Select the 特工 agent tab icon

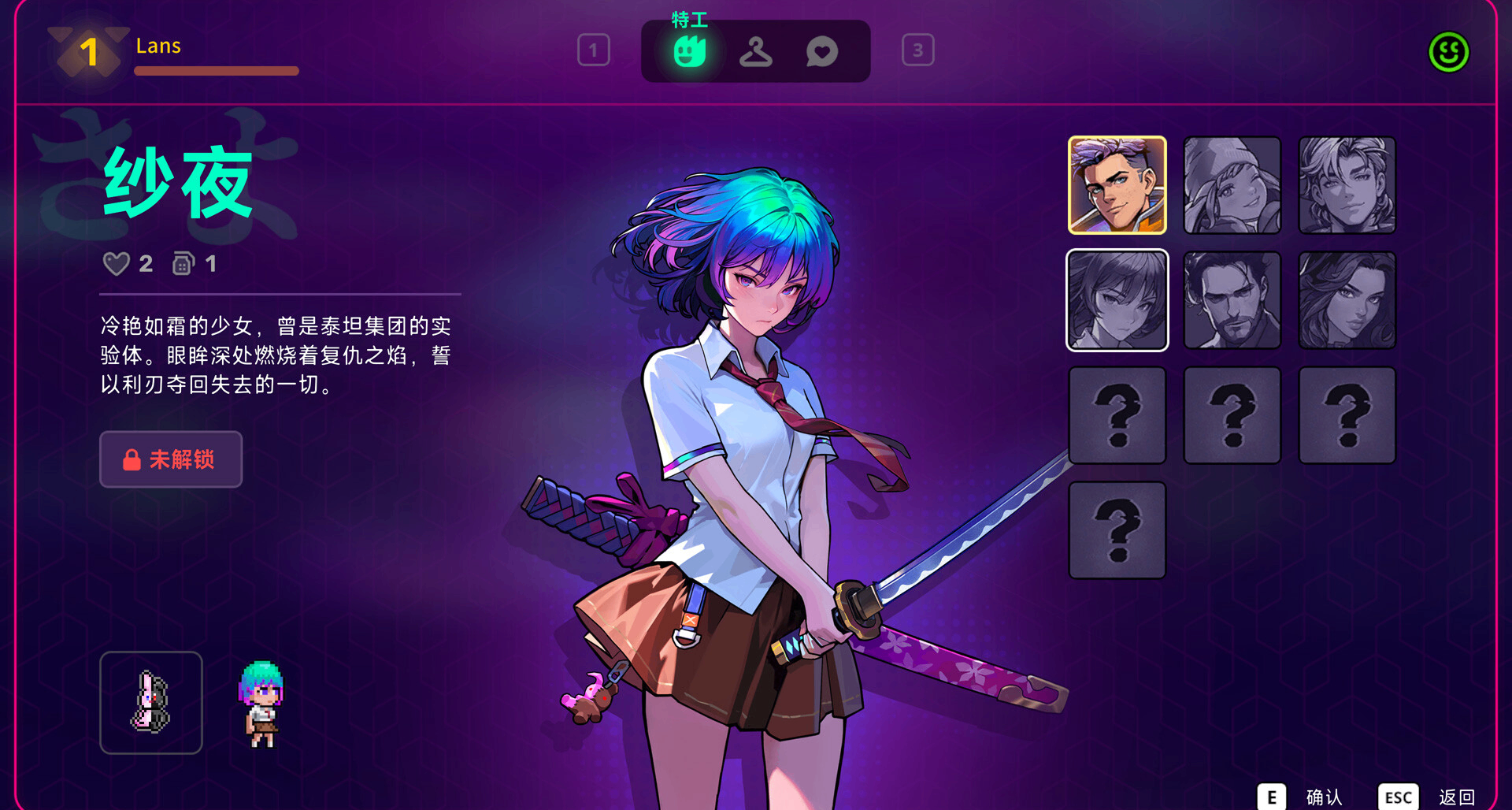(689, 50)
